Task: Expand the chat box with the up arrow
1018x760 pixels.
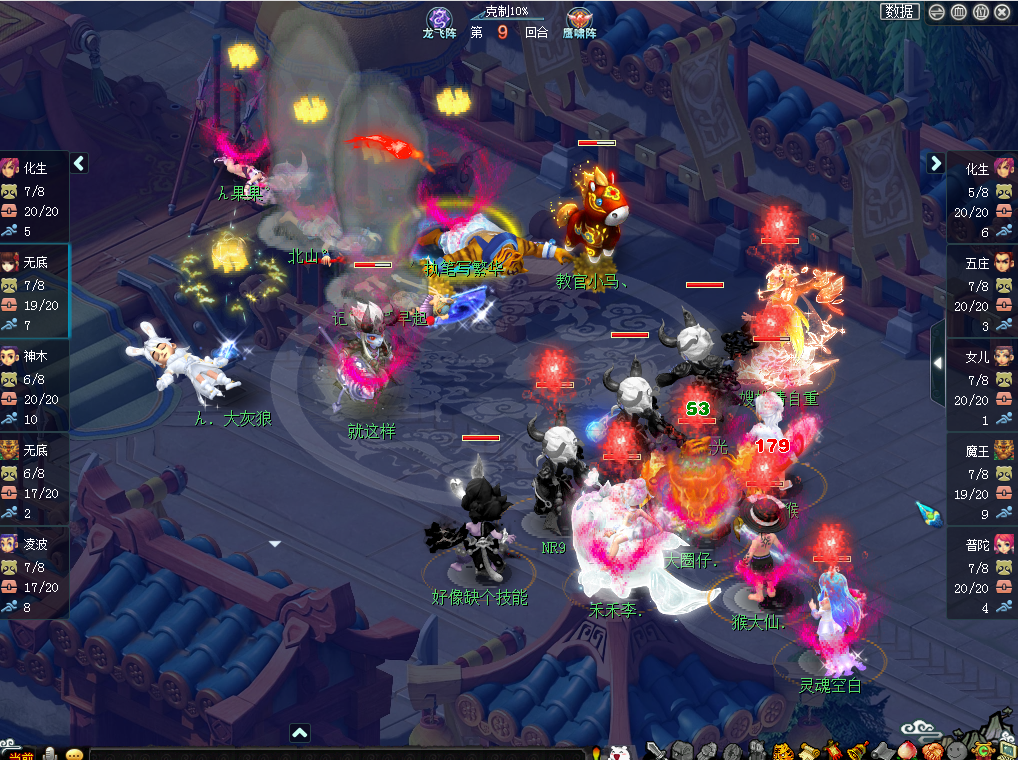Action: tap(300, 733)
